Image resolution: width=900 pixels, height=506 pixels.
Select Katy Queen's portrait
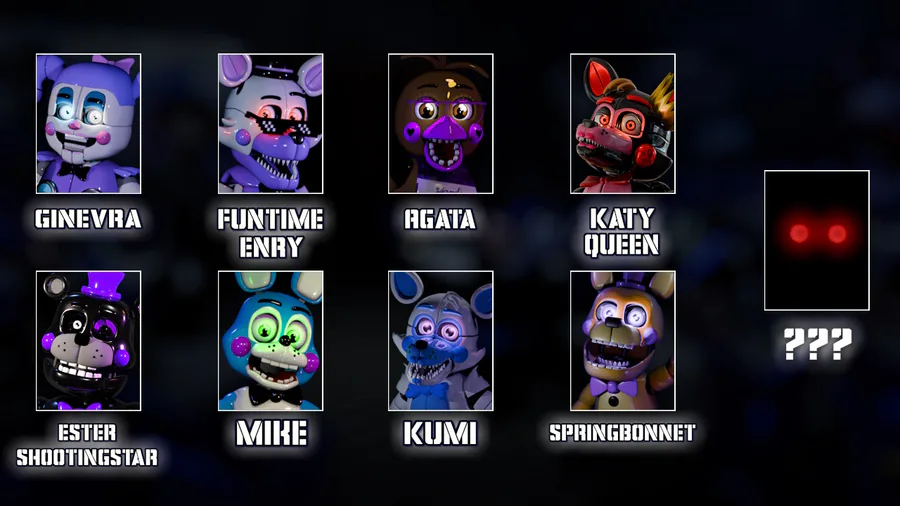(x=622, y=123)
